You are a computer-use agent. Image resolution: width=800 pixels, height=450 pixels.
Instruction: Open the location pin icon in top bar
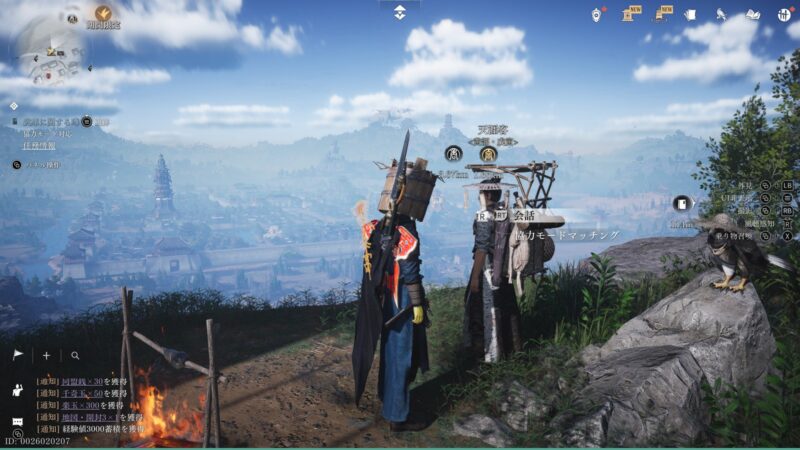click(x=597, y=14)
